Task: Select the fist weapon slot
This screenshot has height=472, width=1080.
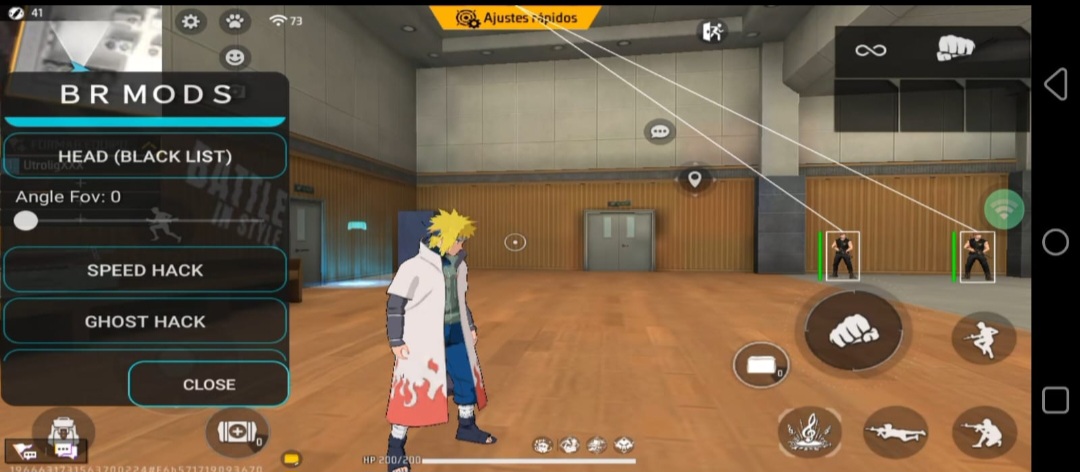Action: (x=955, y=49)
